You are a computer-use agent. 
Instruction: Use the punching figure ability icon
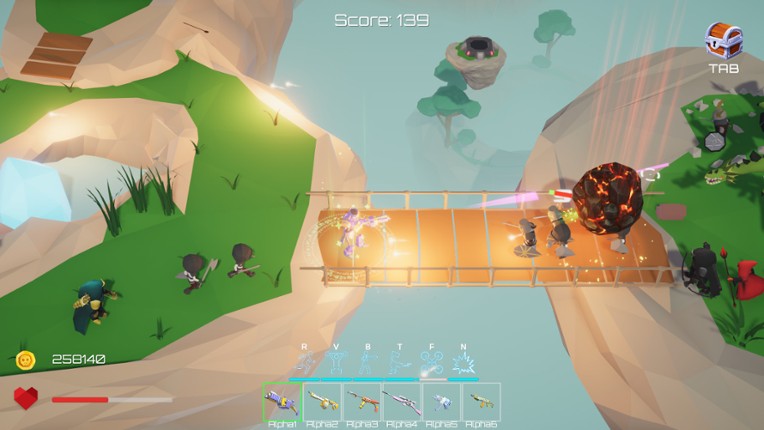pyautogui.click(x=367, y=363)
